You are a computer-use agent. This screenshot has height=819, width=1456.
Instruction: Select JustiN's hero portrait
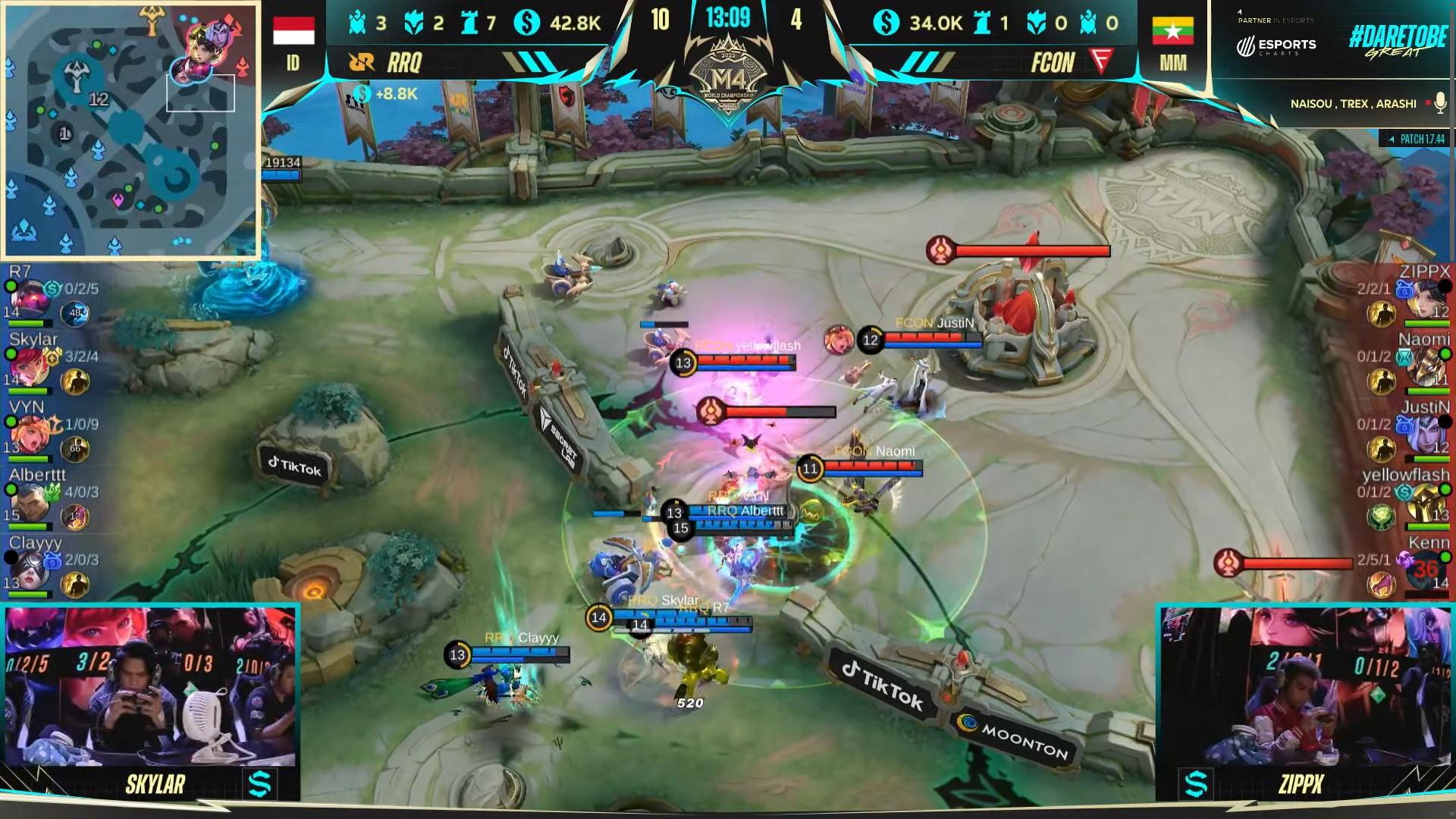pyautogui.click(x=1427, y=435)
